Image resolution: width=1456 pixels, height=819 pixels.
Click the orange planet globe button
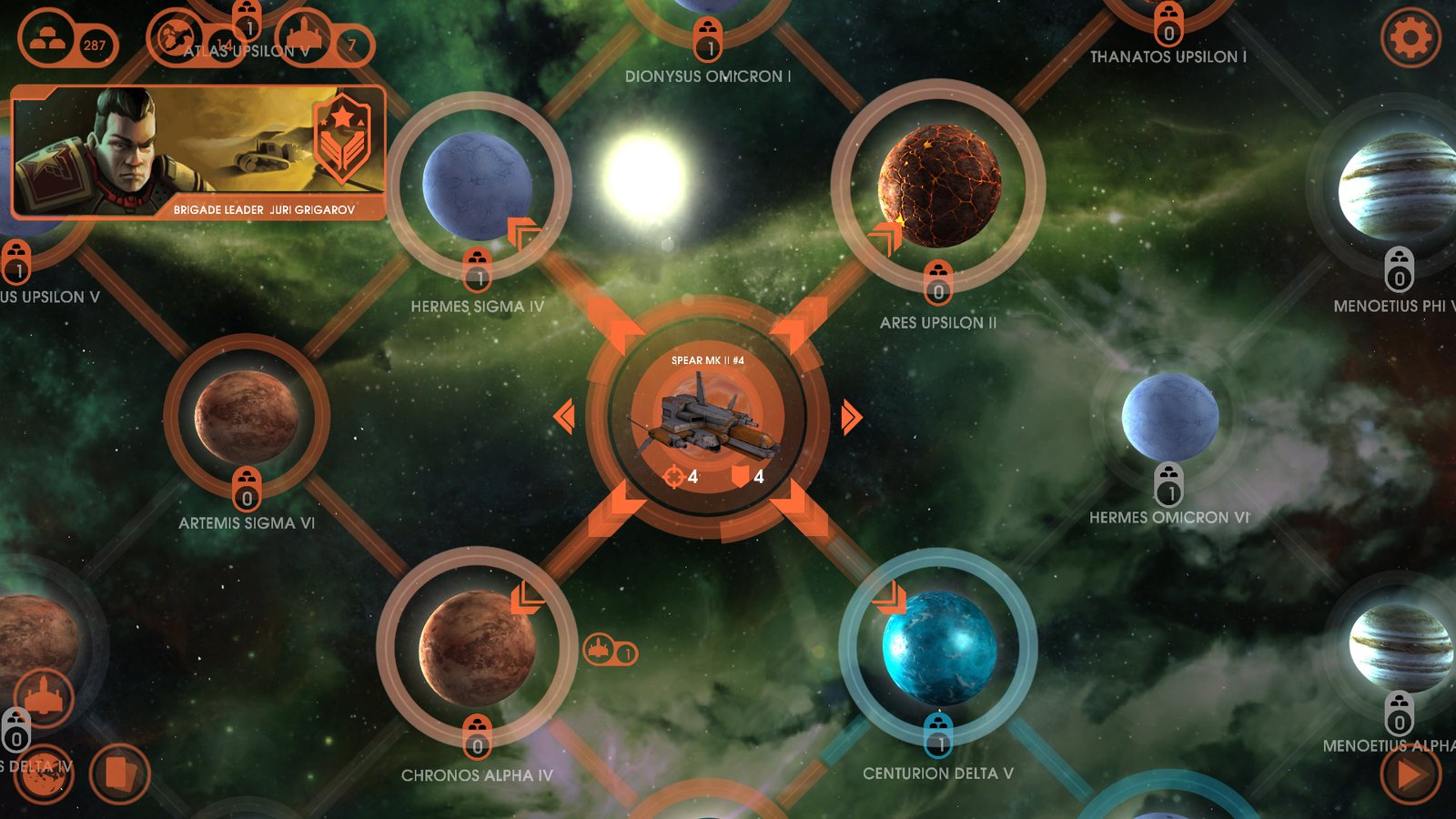pos(41,774)
